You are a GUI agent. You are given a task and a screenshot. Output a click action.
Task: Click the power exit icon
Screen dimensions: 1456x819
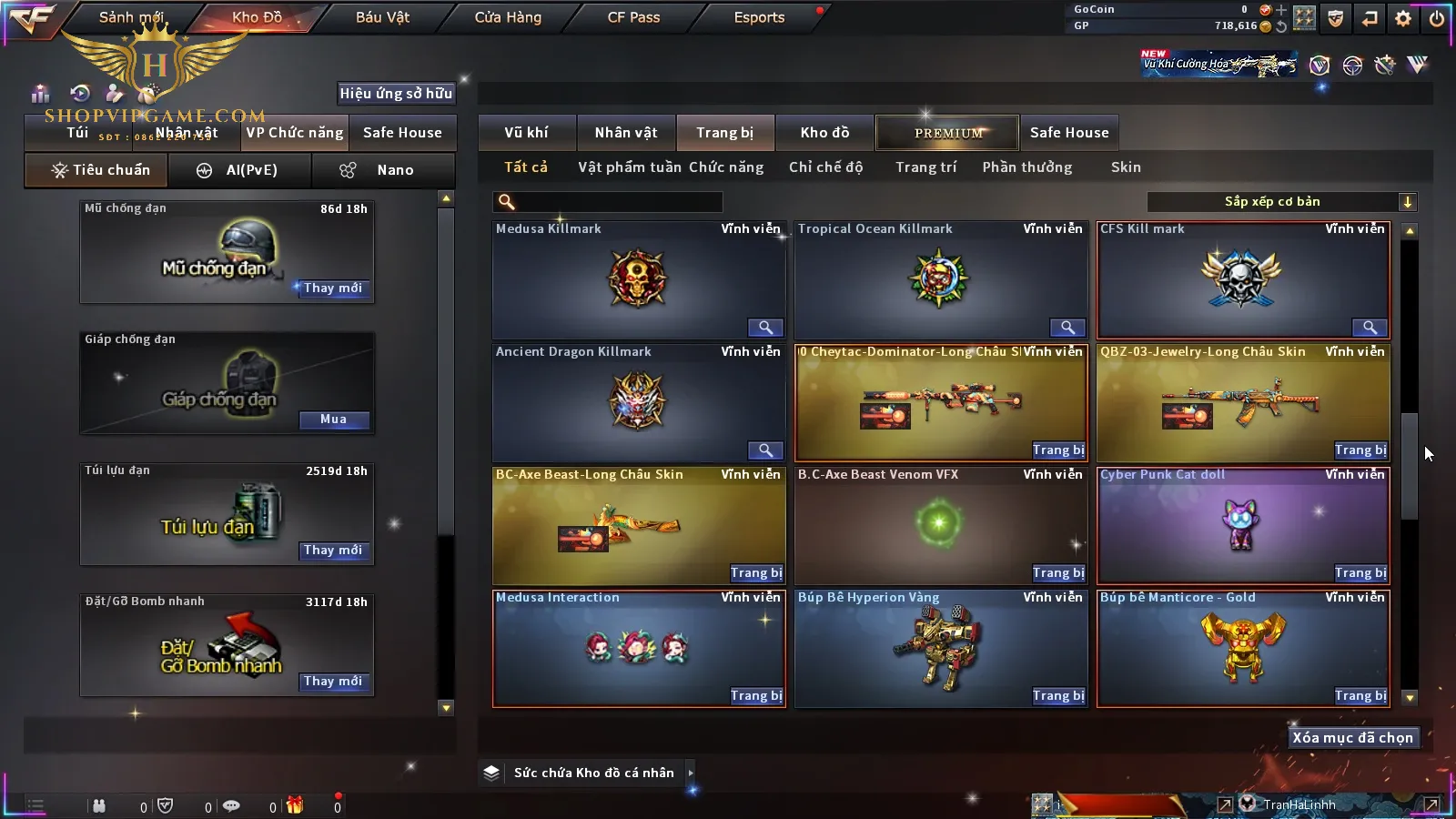click(1436, 18)
